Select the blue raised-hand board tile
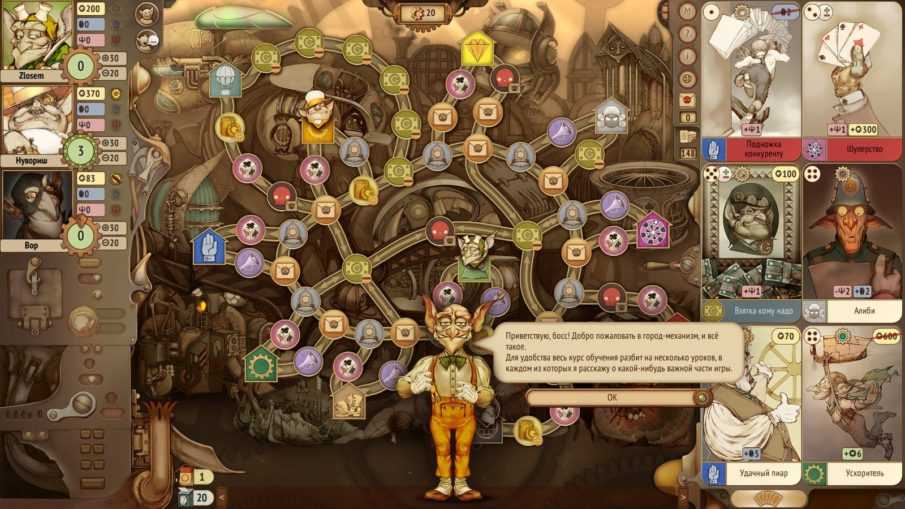 coord(209,243)
